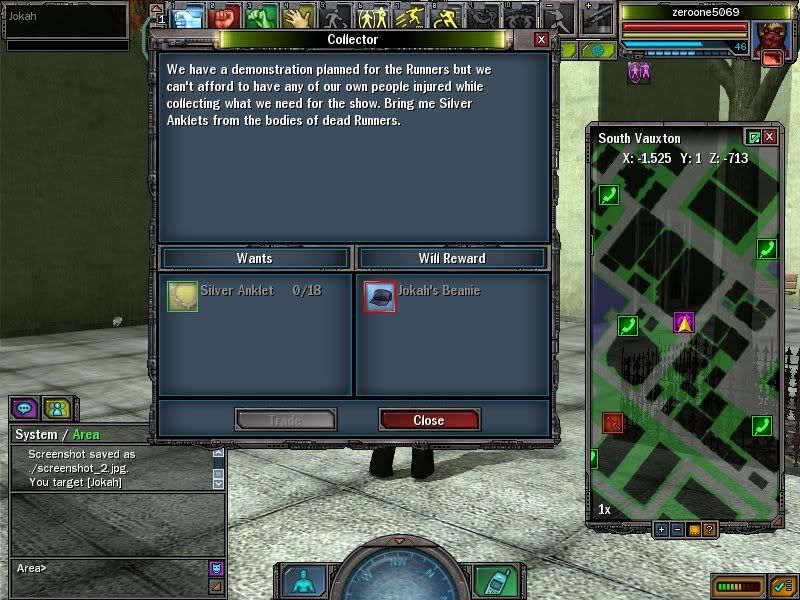
Task: Click the X on the Collector window title bar
Action: point(541,39)
